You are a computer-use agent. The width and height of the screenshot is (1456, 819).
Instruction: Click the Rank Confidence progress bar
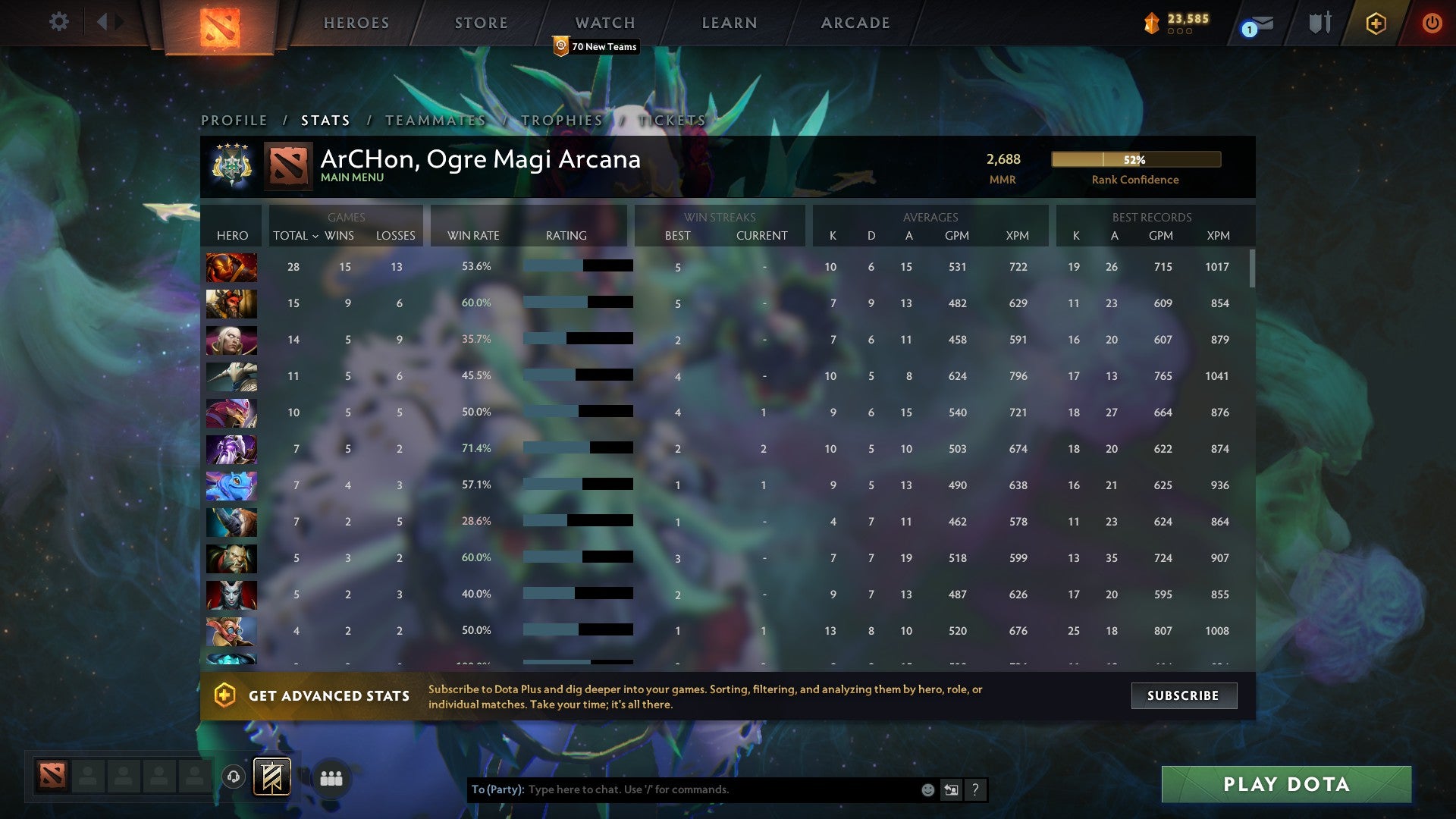pyautogui.click(x=1135, y=160)
